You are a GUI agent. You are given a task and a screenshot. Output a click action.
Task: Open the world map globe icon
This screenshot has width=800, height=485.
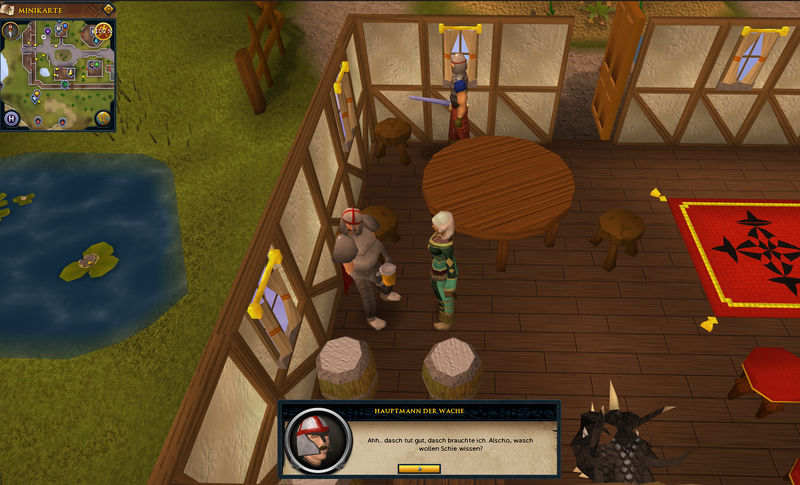[103, 119]
